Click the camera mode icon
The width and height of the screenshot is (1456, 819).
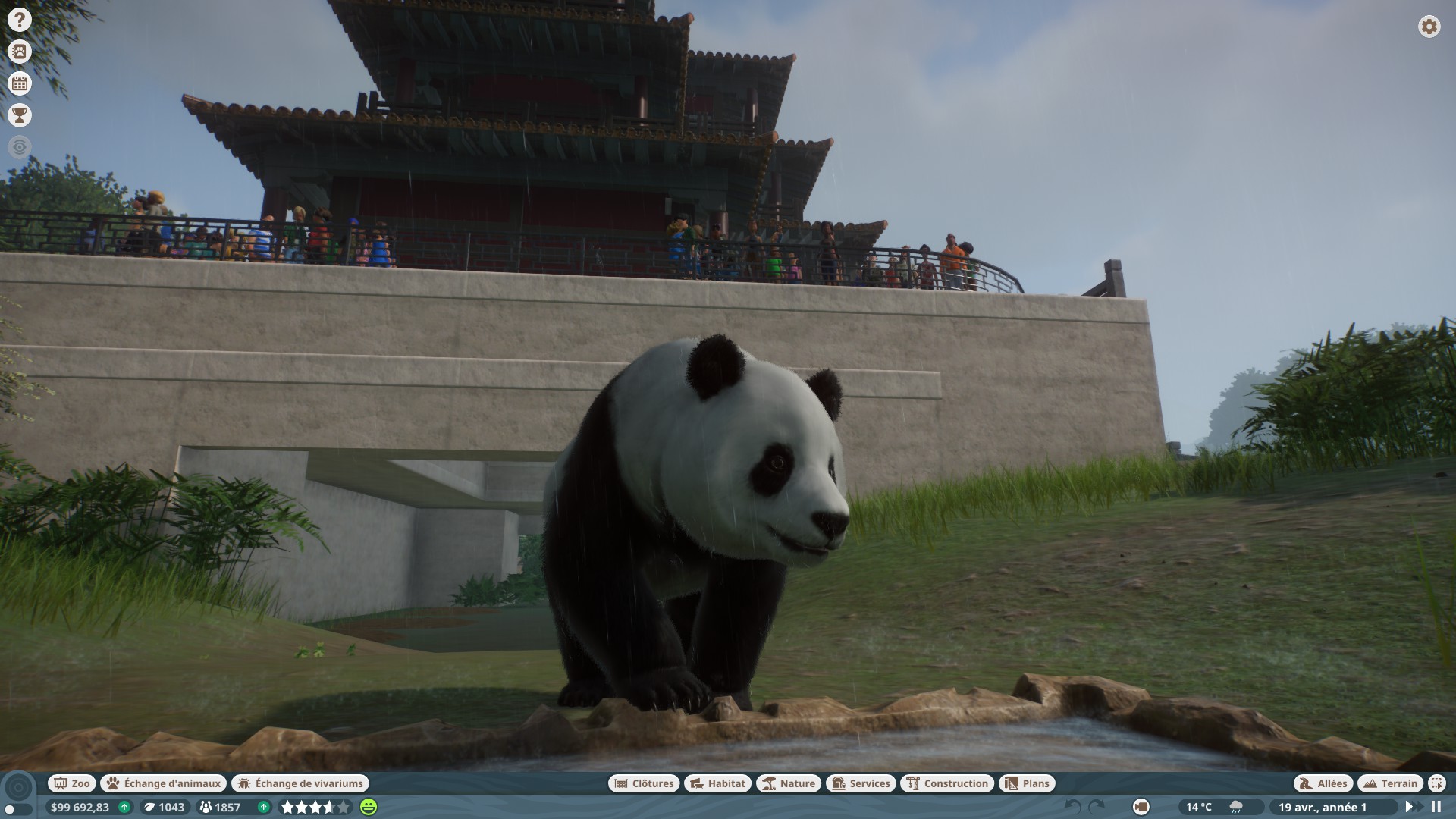[1141, 807]
